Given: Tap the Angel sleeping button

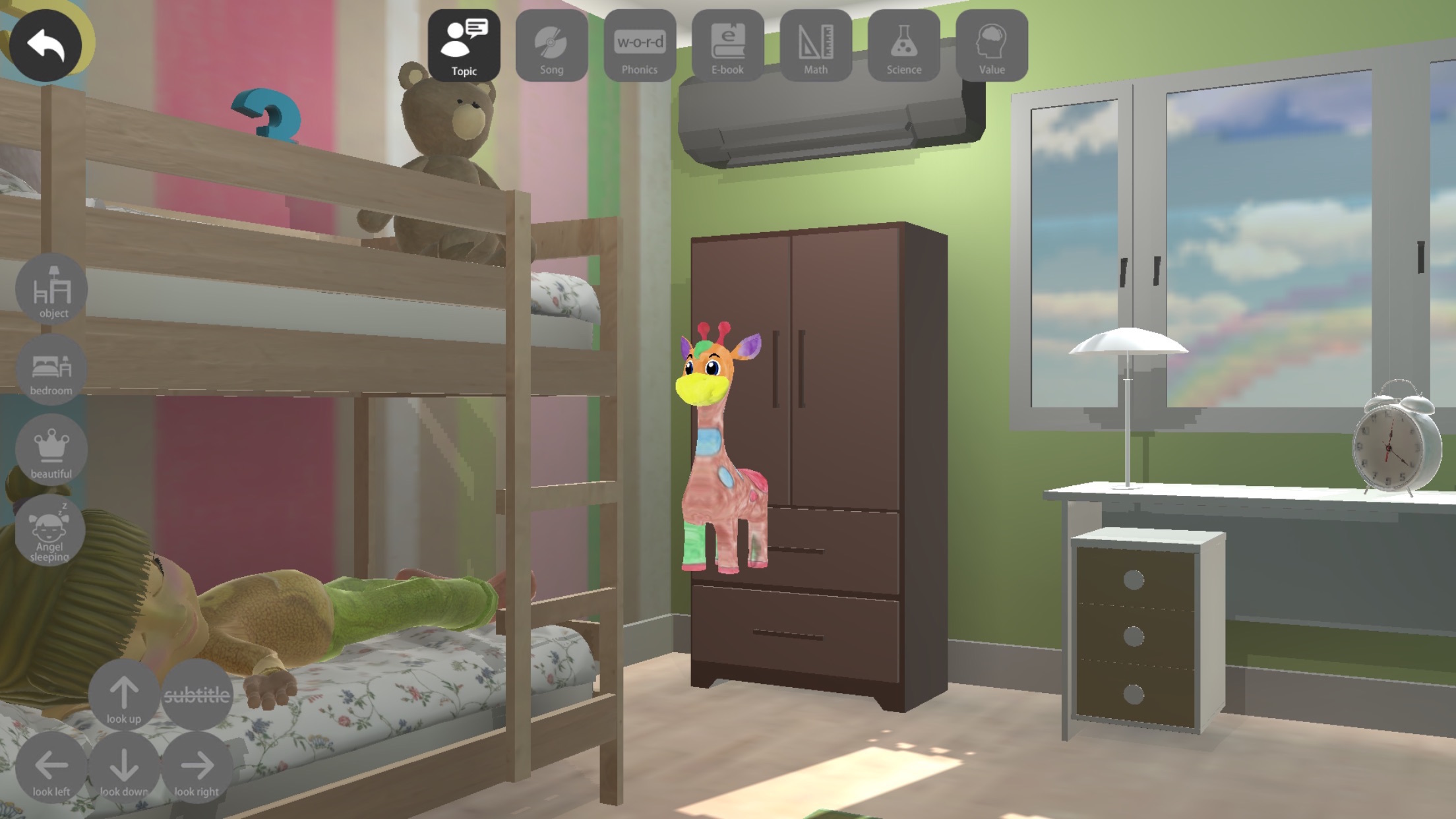Looking at the screenshot, I should (50, 531).
